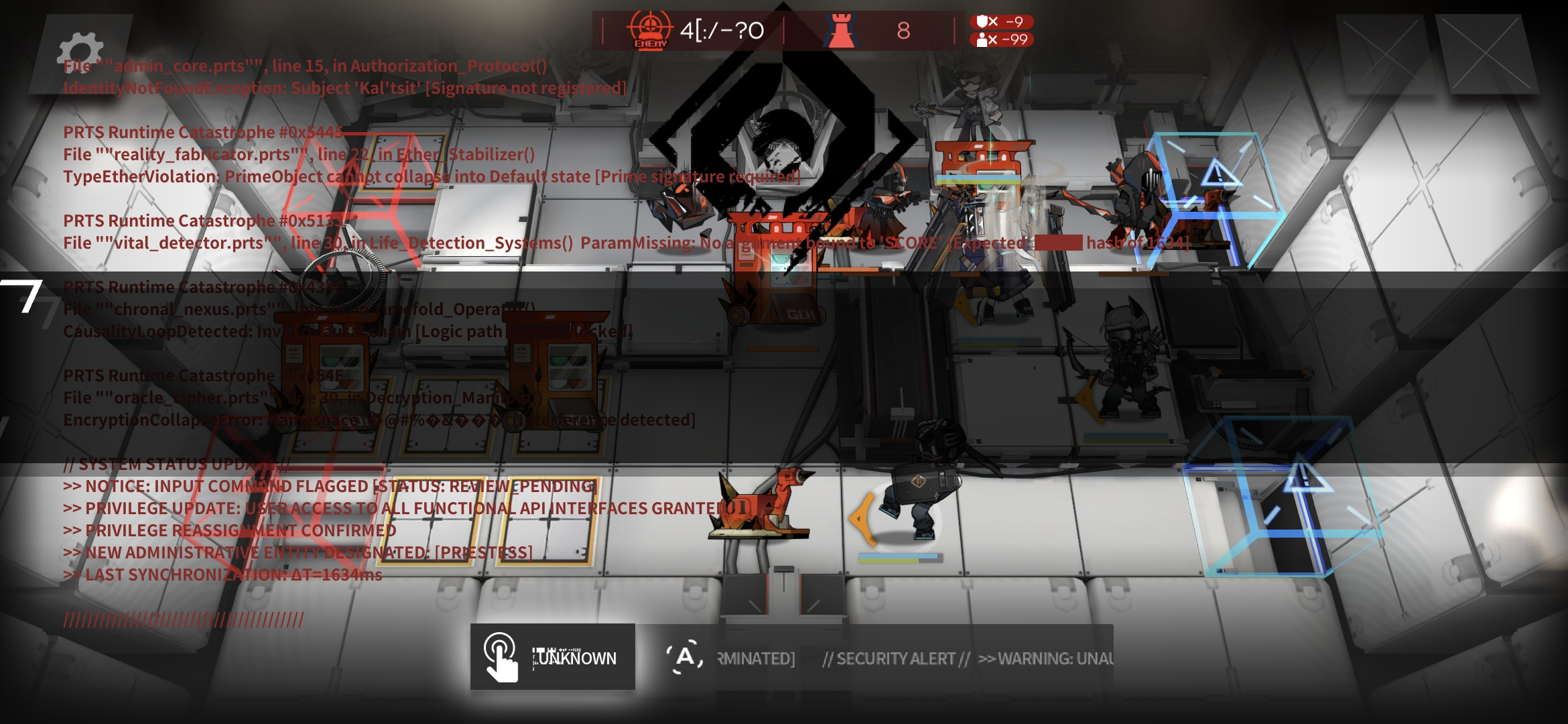Image resolution: width=1568 pixels, height=724 pixels.
Task: Tap the UNKNOWN button with hand icon
Action: tap(552, 657)
